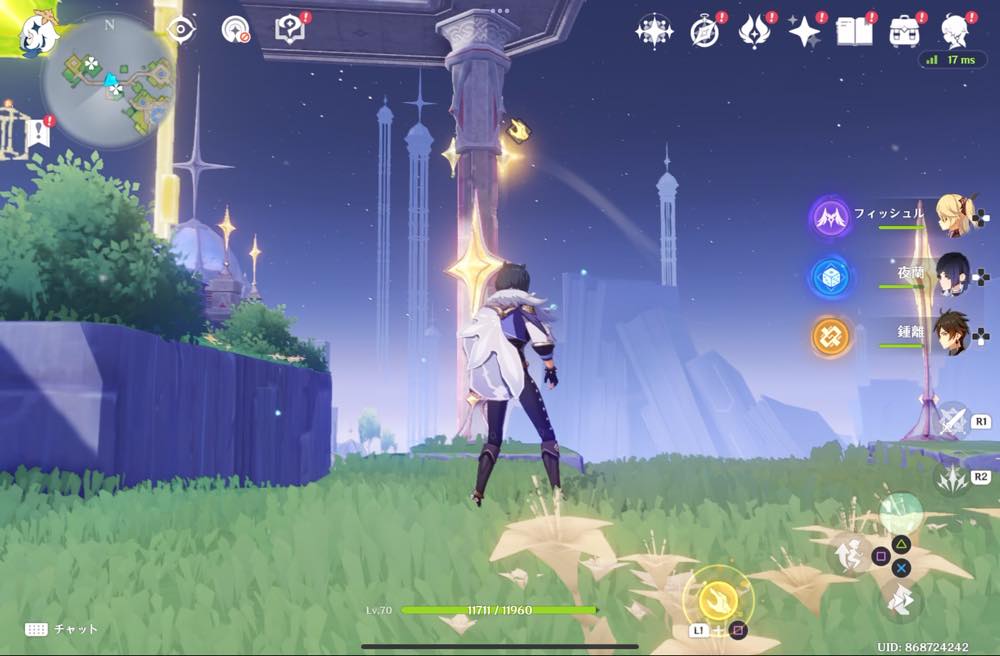Open the adventurer handbook book icon
The width and height of the screenshot is (1000, 656).
[x=853, y=32]
